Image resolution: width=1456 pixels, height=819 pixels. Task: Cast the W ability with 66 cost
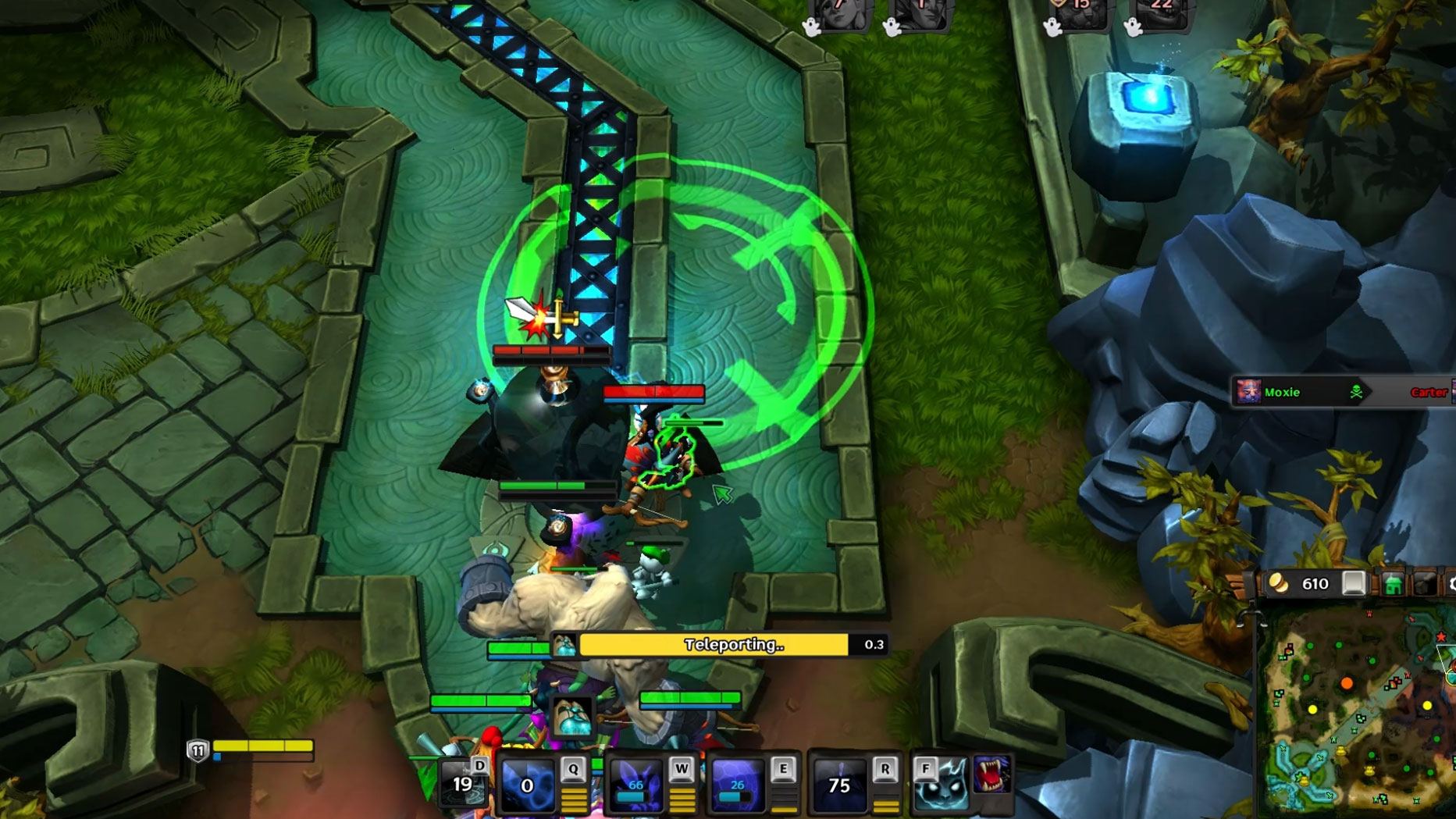pyautogui.click(x=635, y=784)
